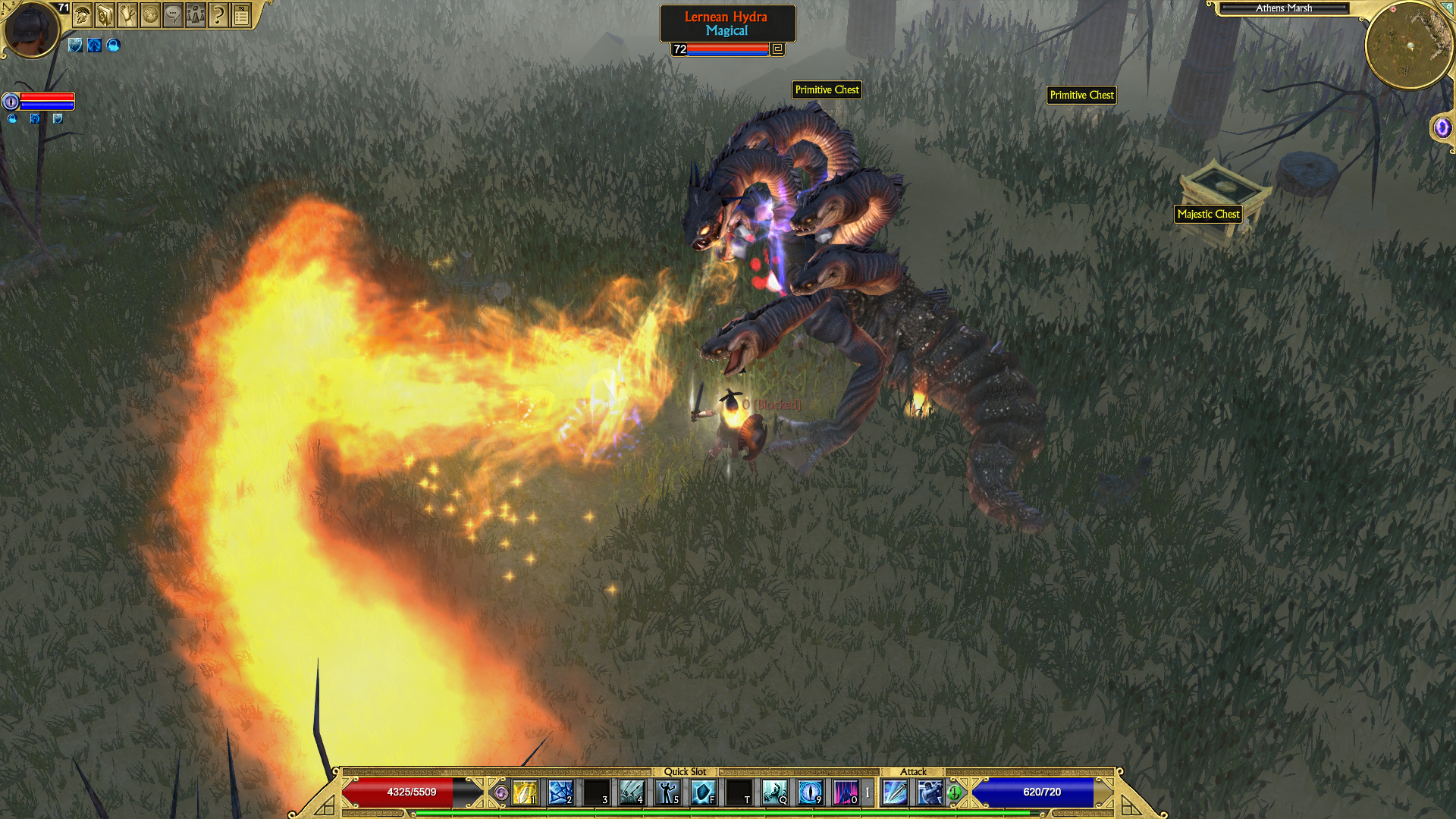Screen dimensions: 1456x819
Task: Open the party members panel
Action: (196, 15)
